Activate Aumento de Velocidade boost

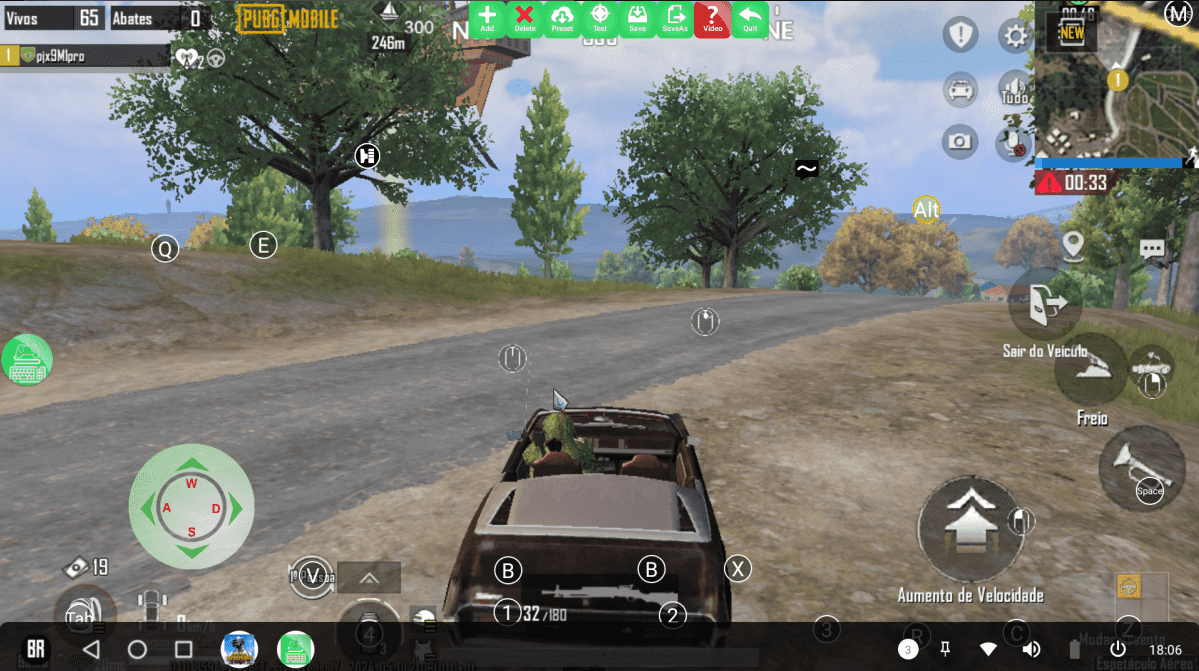click(x=968, y=527)
